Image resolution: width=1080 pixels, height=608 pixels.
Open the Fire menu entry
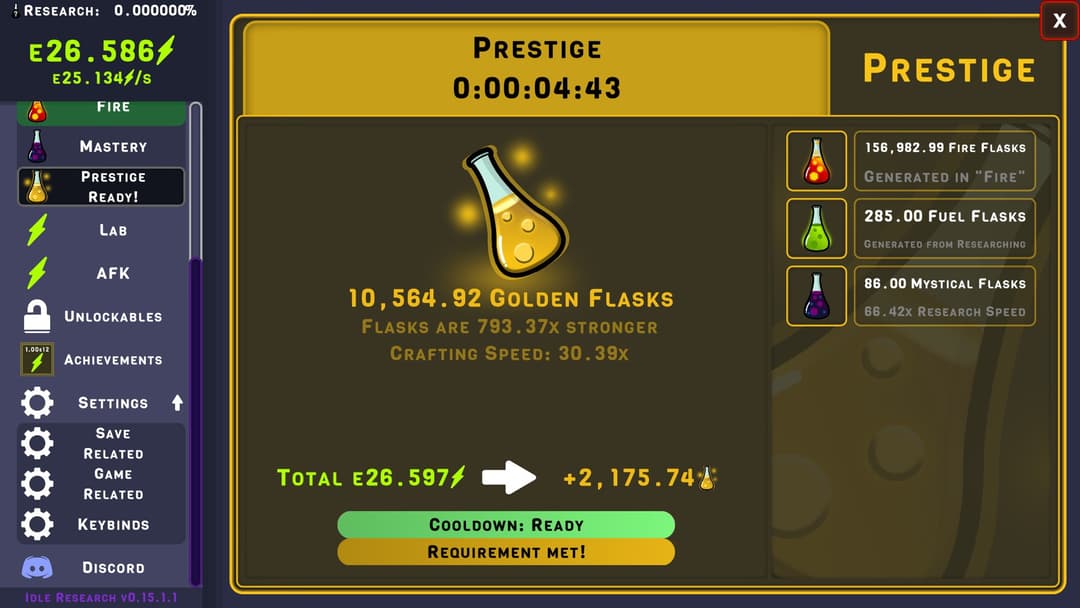pos(101,108)
